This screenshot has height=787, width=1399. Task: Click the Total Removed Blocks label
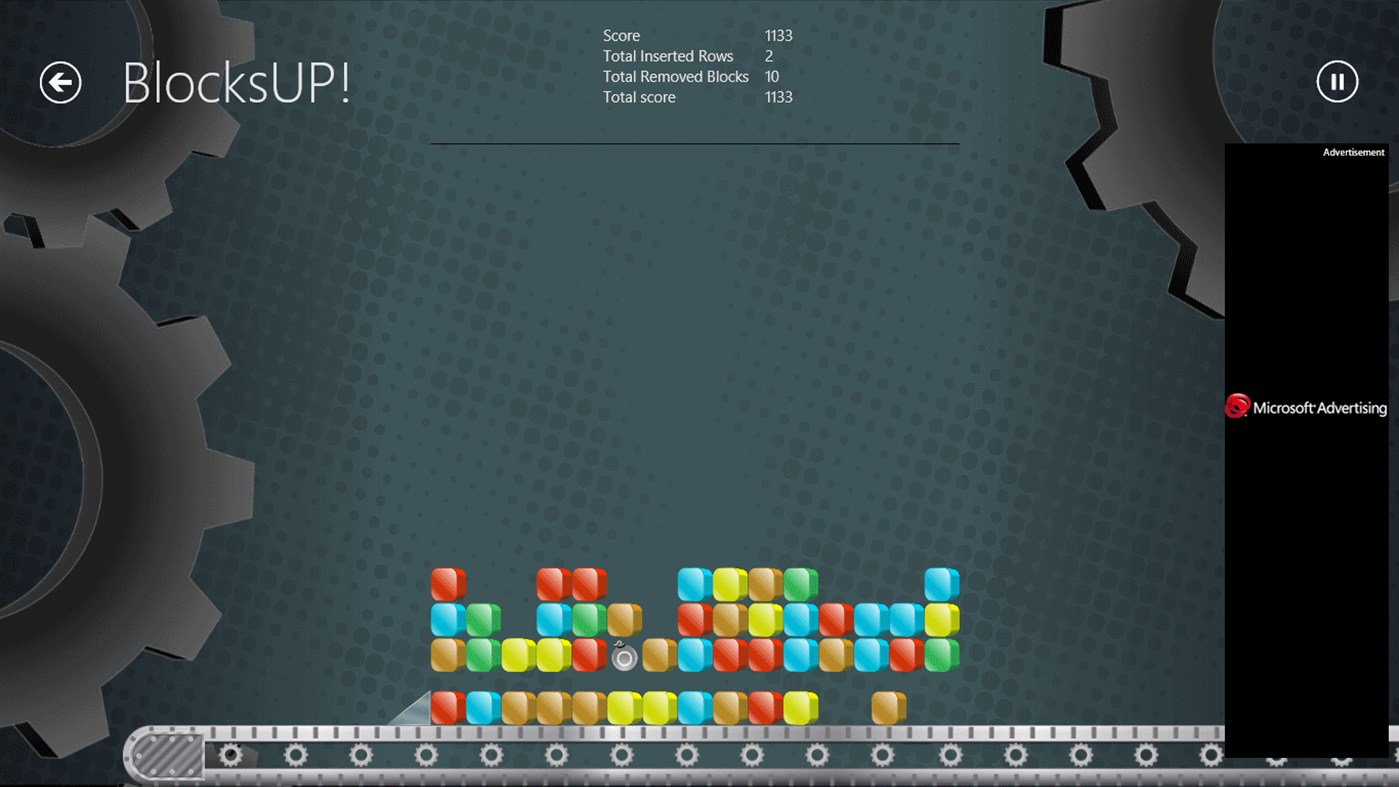click(675, 76)
